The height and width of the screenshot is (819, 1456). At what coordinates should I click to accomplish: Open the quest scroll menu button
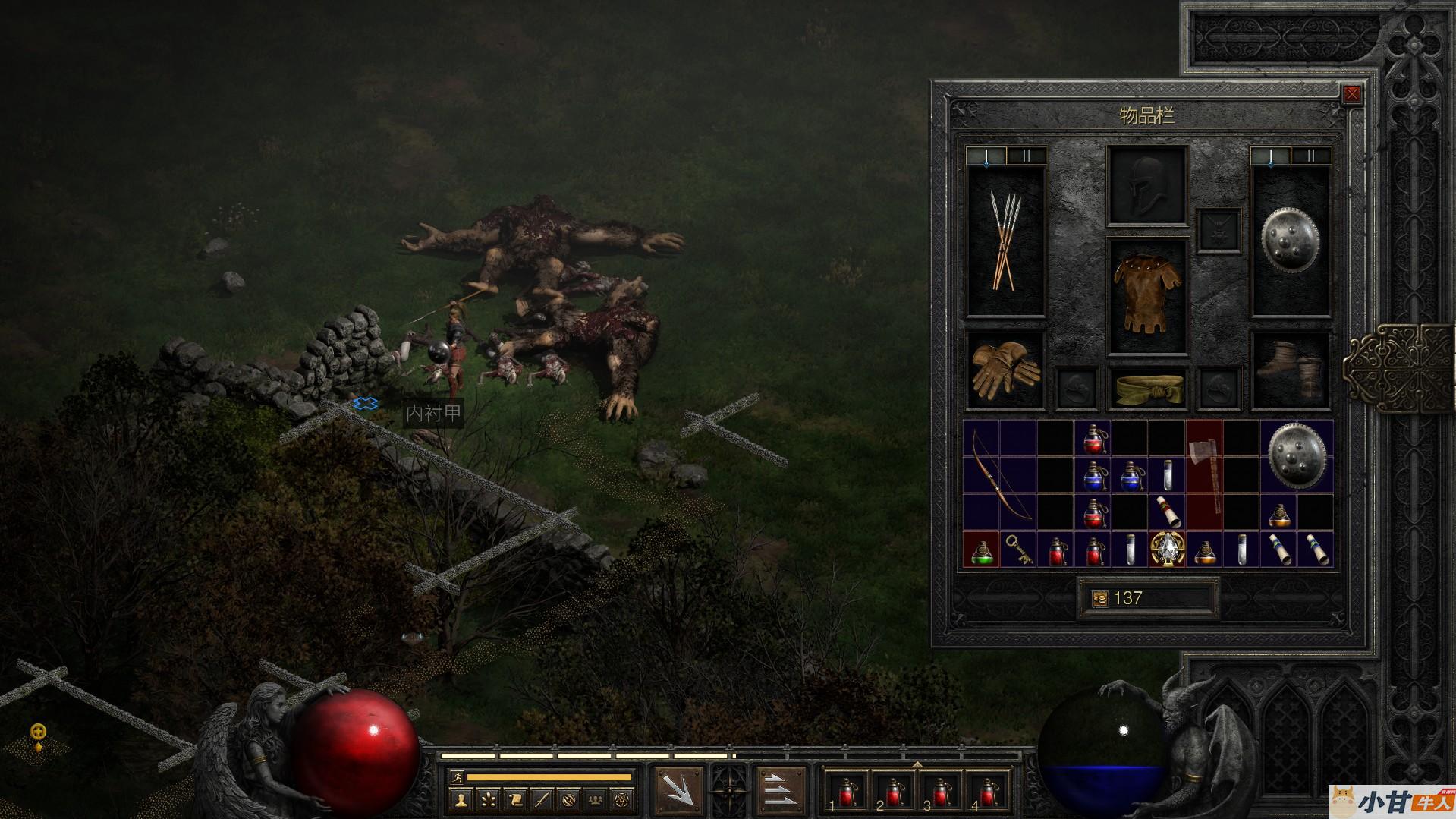(x=514, y=799)
